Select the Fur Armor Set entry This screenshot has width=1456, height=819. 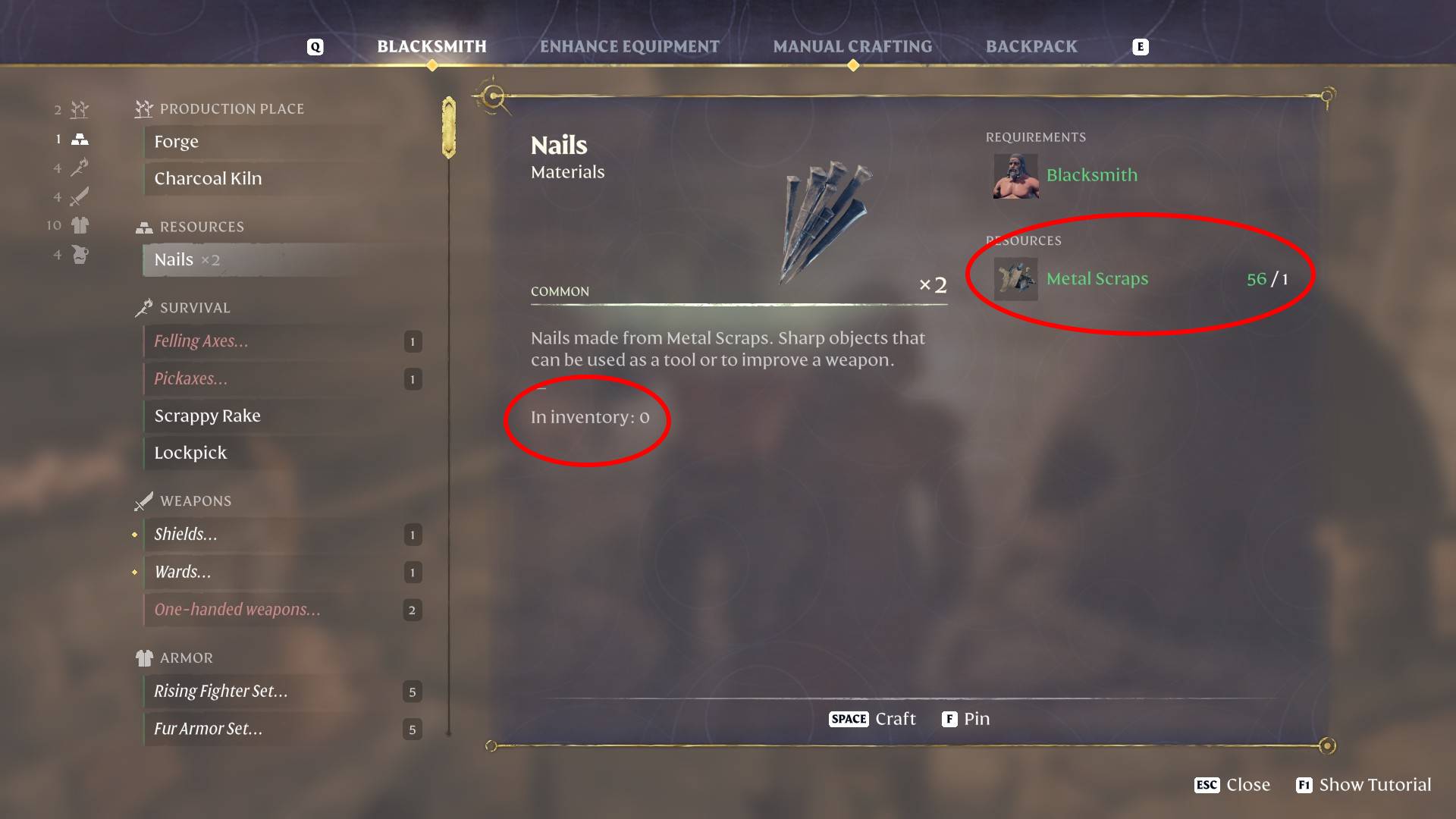(x=207, y=729)
